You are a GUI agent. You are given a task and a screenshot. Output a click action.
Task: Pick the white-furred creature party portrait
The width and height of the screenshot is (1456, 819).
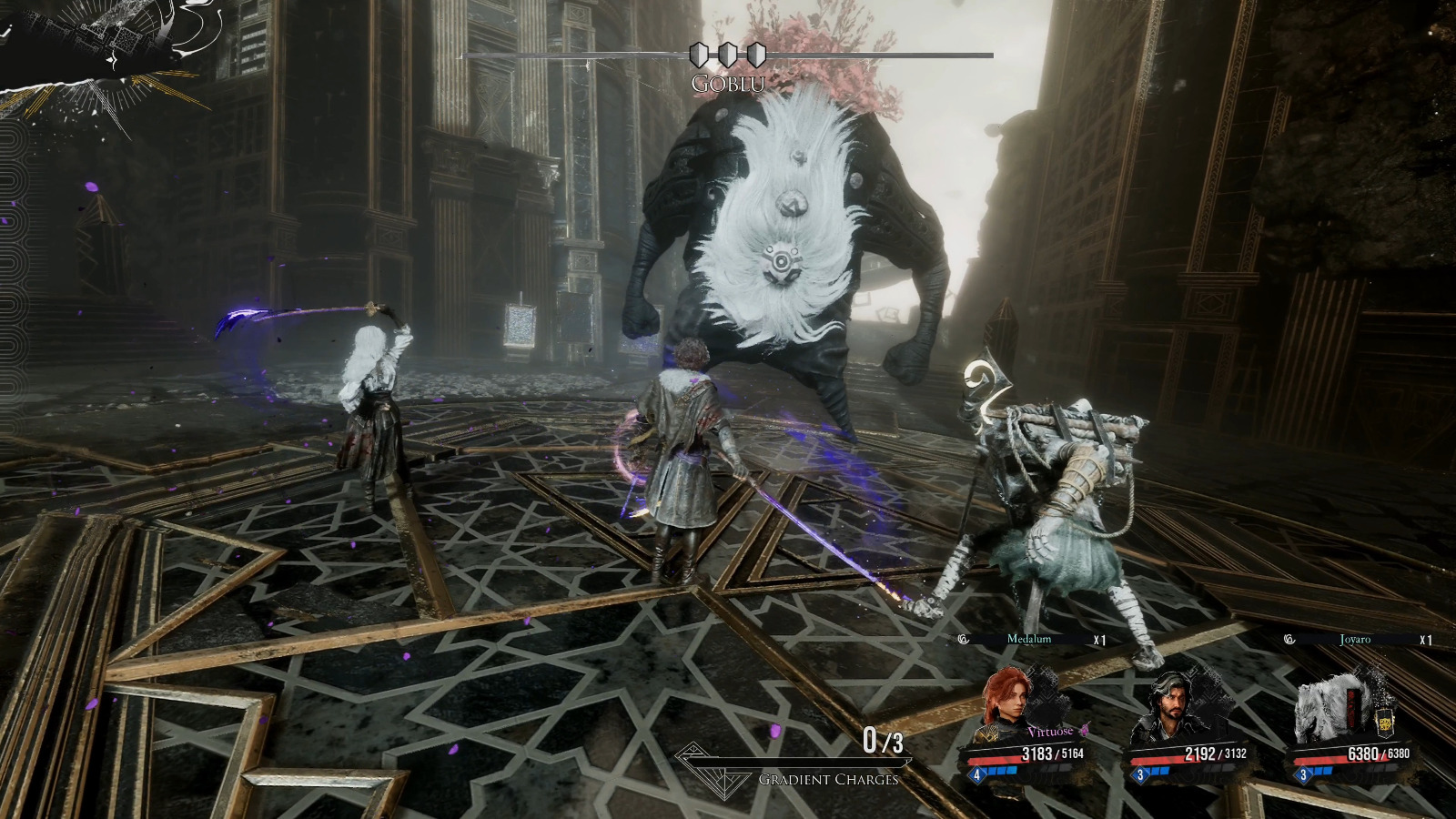coord(1330,705)
